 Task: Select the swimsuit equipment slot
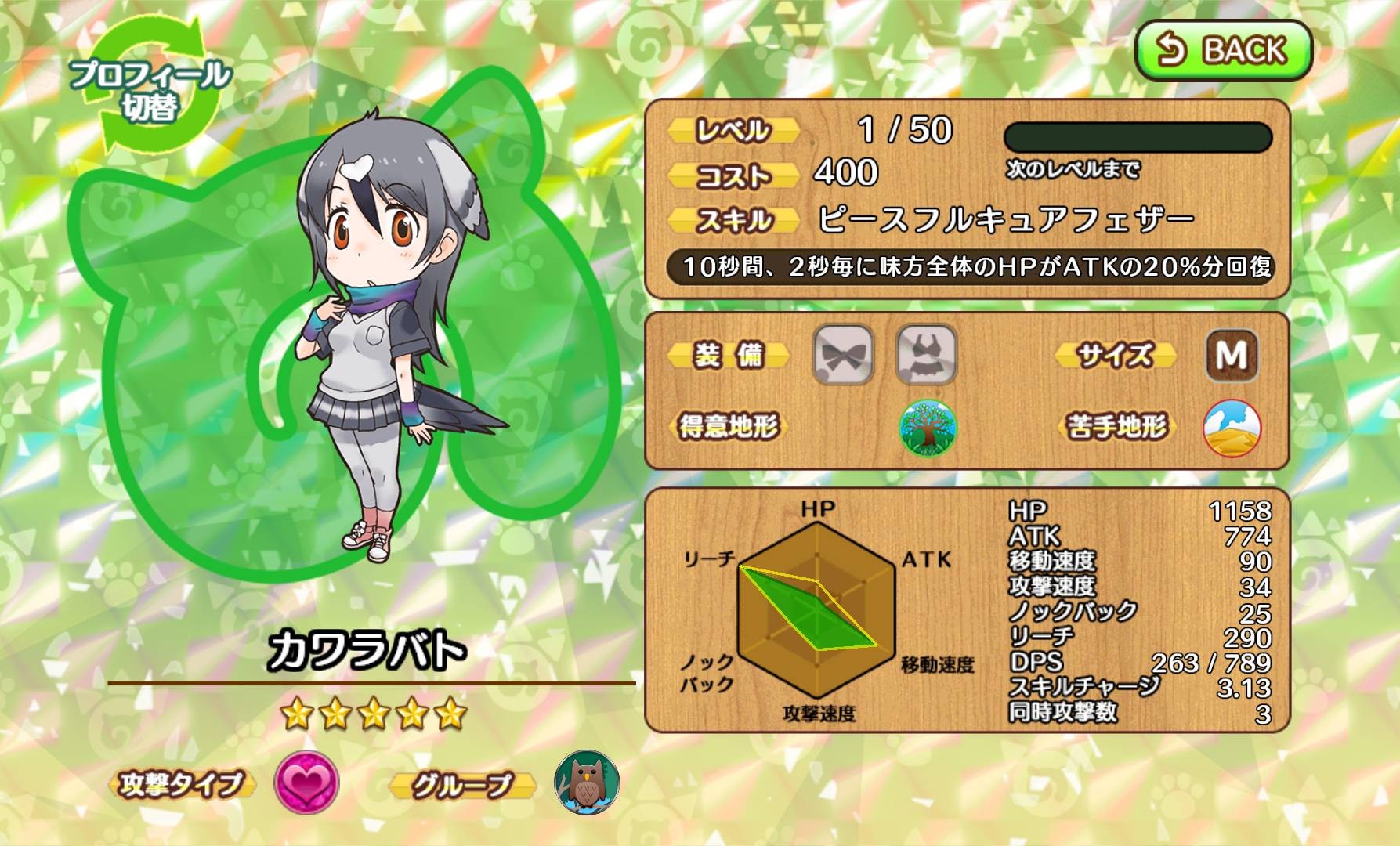(926, 355)
